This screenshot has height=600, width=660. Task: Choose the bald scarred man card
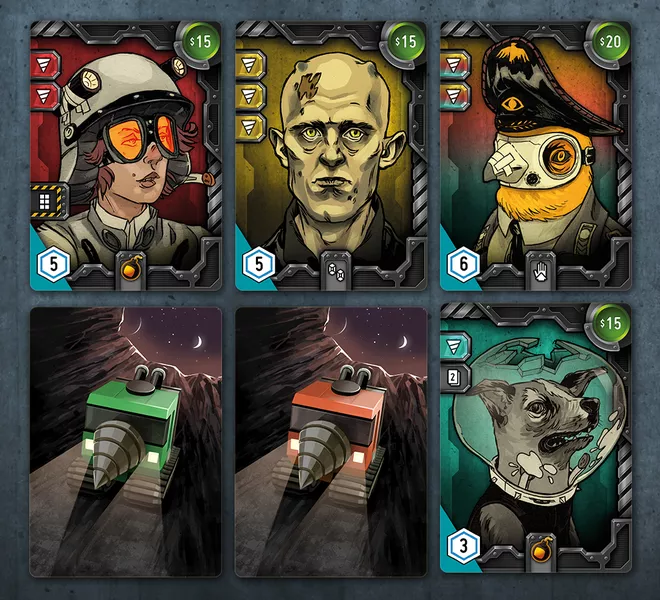click(330, 156)
